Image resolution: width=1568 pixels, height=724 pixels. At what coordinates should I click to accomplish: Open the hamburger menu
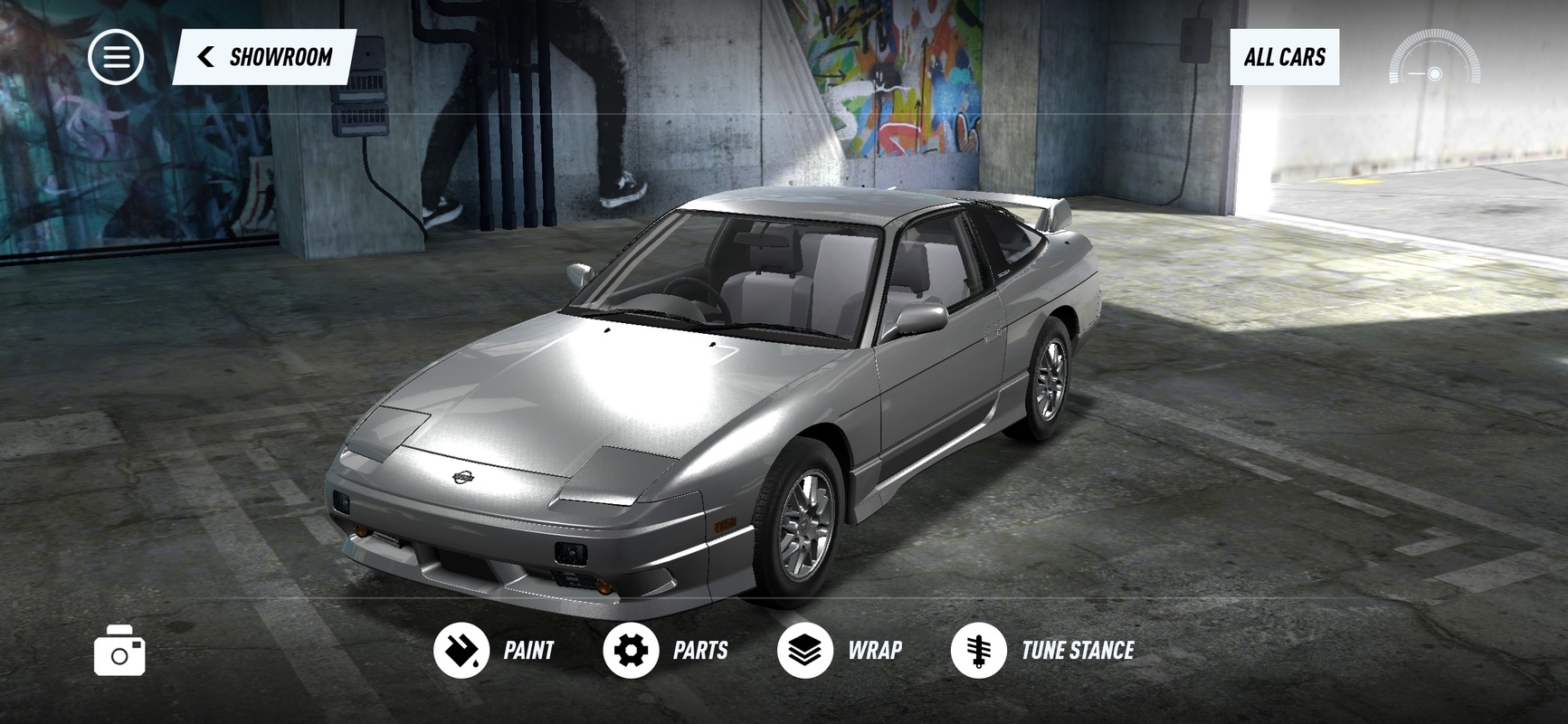tap(116, 57)
